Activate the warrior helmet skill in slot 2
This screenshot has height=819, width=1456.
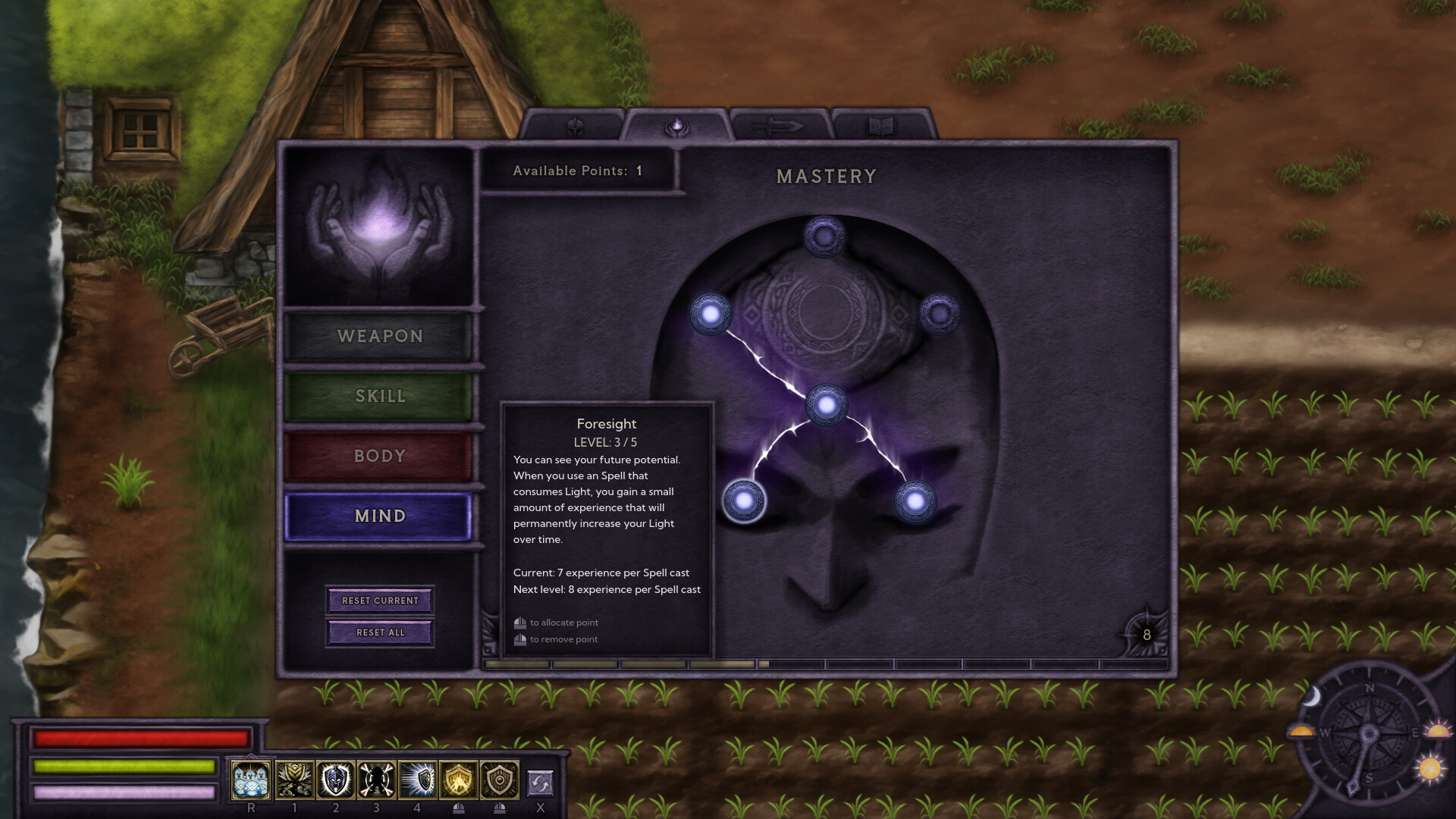point(336,780)
